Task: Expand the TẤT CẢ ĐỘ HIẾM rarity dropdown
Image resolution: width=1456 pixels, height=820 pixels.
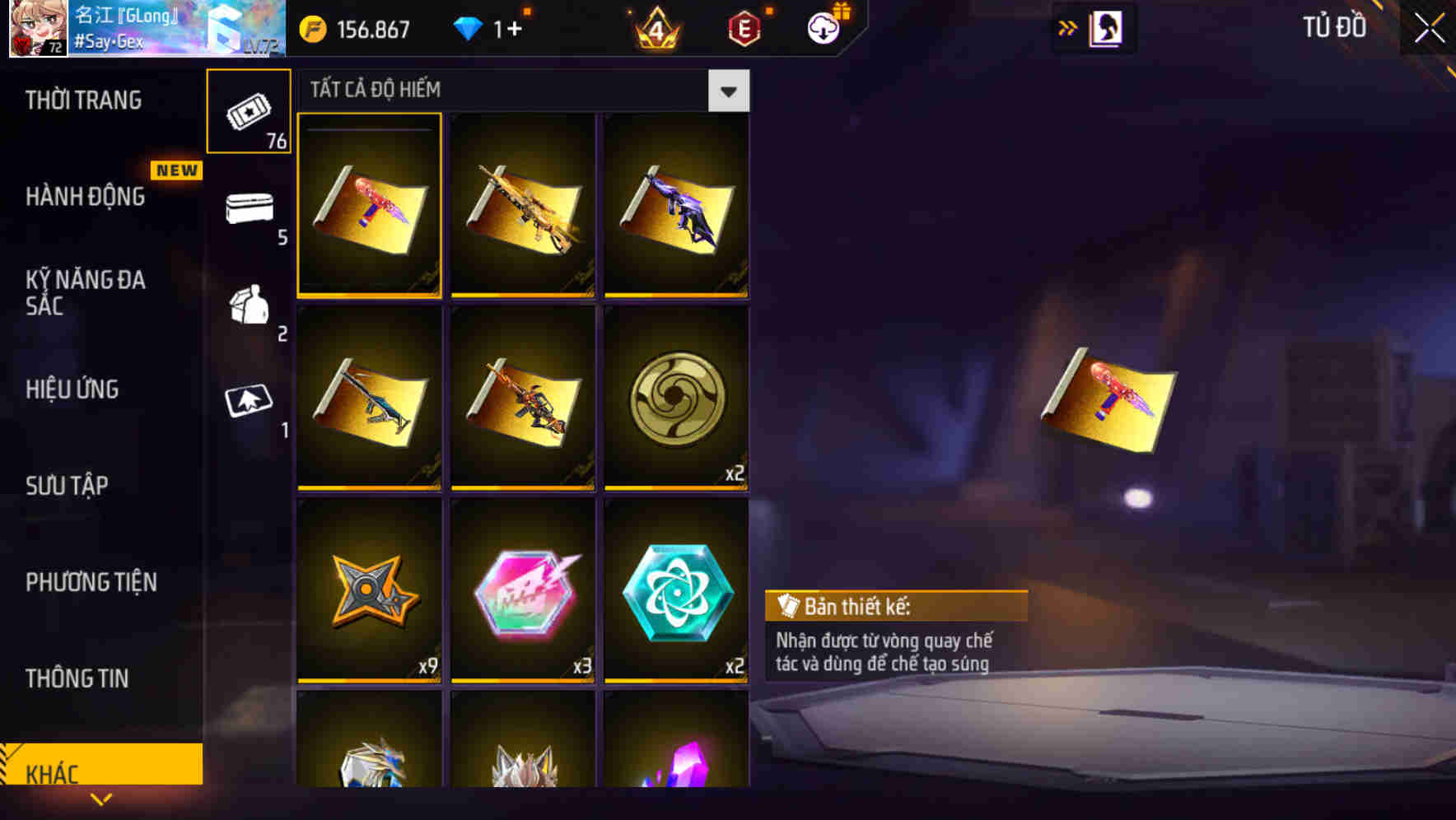Action: click(728, 91)
